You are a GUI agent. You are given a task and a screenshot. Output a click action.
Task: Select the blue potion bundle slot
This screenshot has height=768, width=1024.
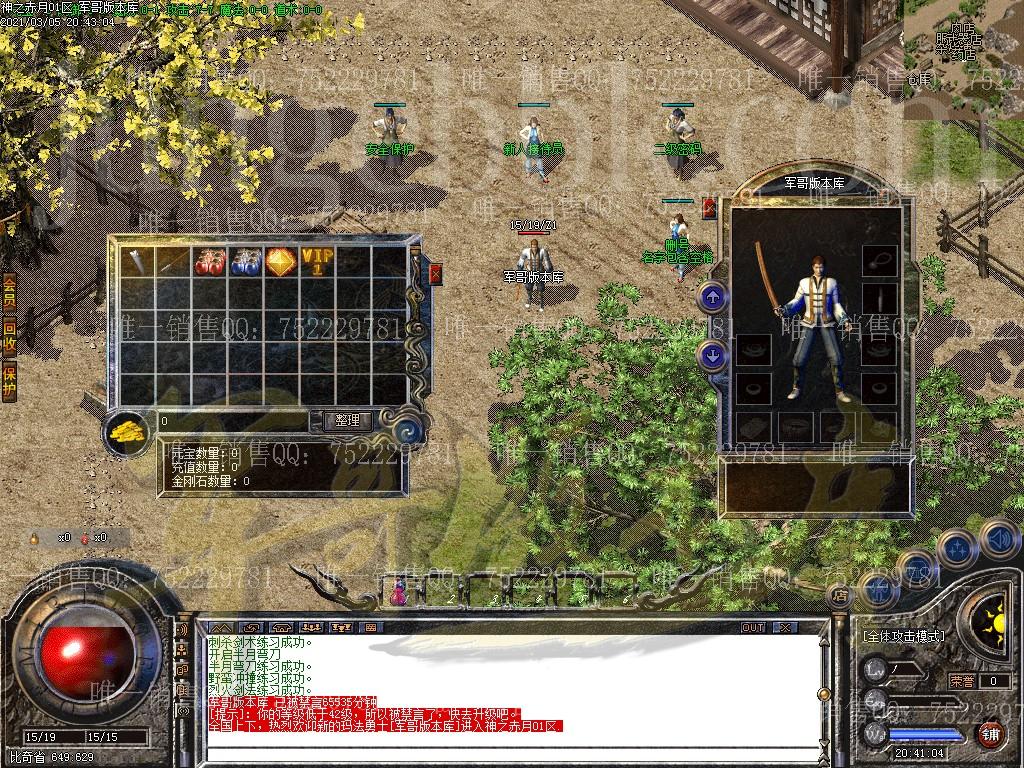[x=244, y=262]
